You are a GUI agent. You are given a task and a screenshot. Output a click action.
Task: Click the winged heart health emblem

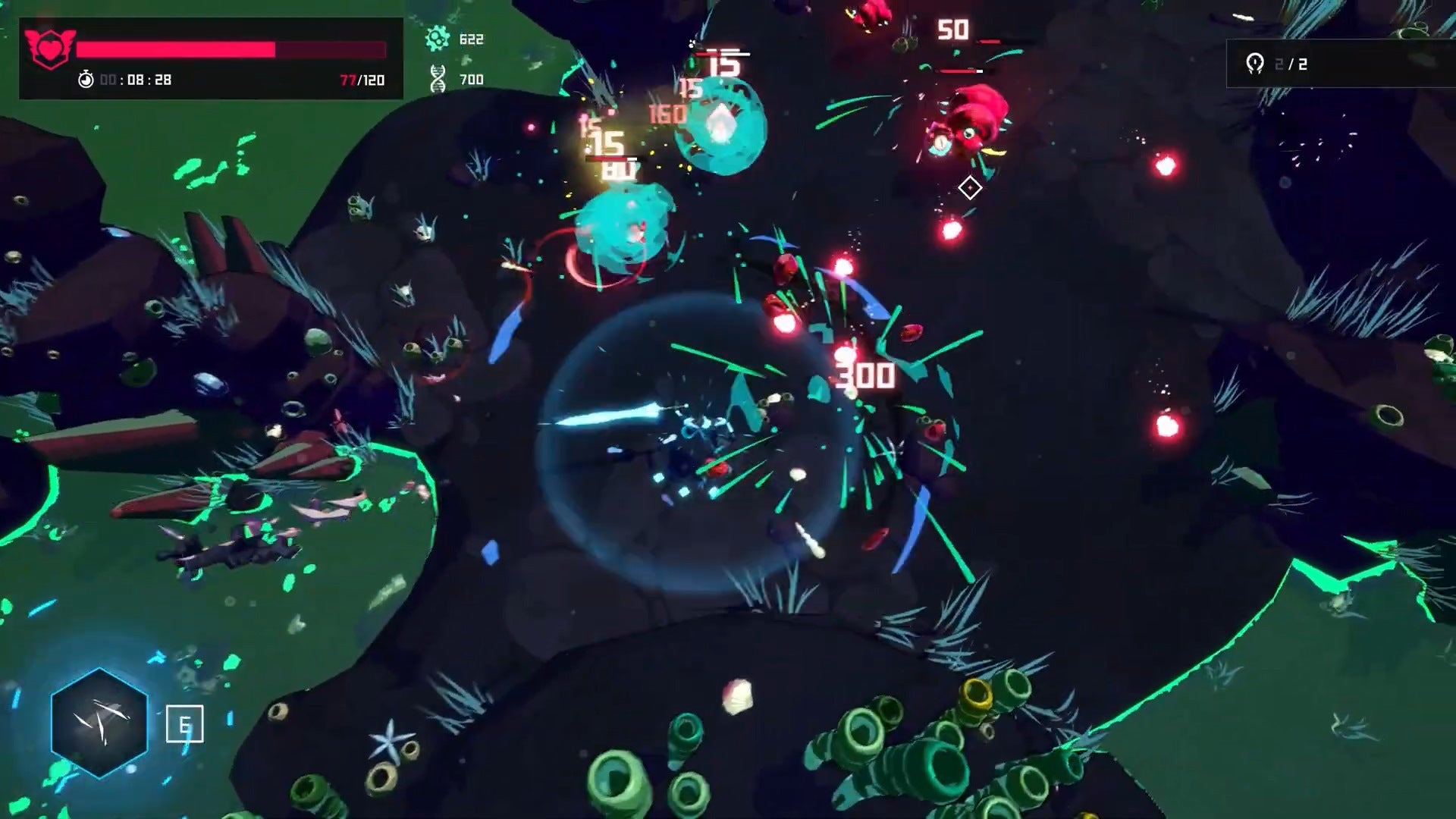50,49
